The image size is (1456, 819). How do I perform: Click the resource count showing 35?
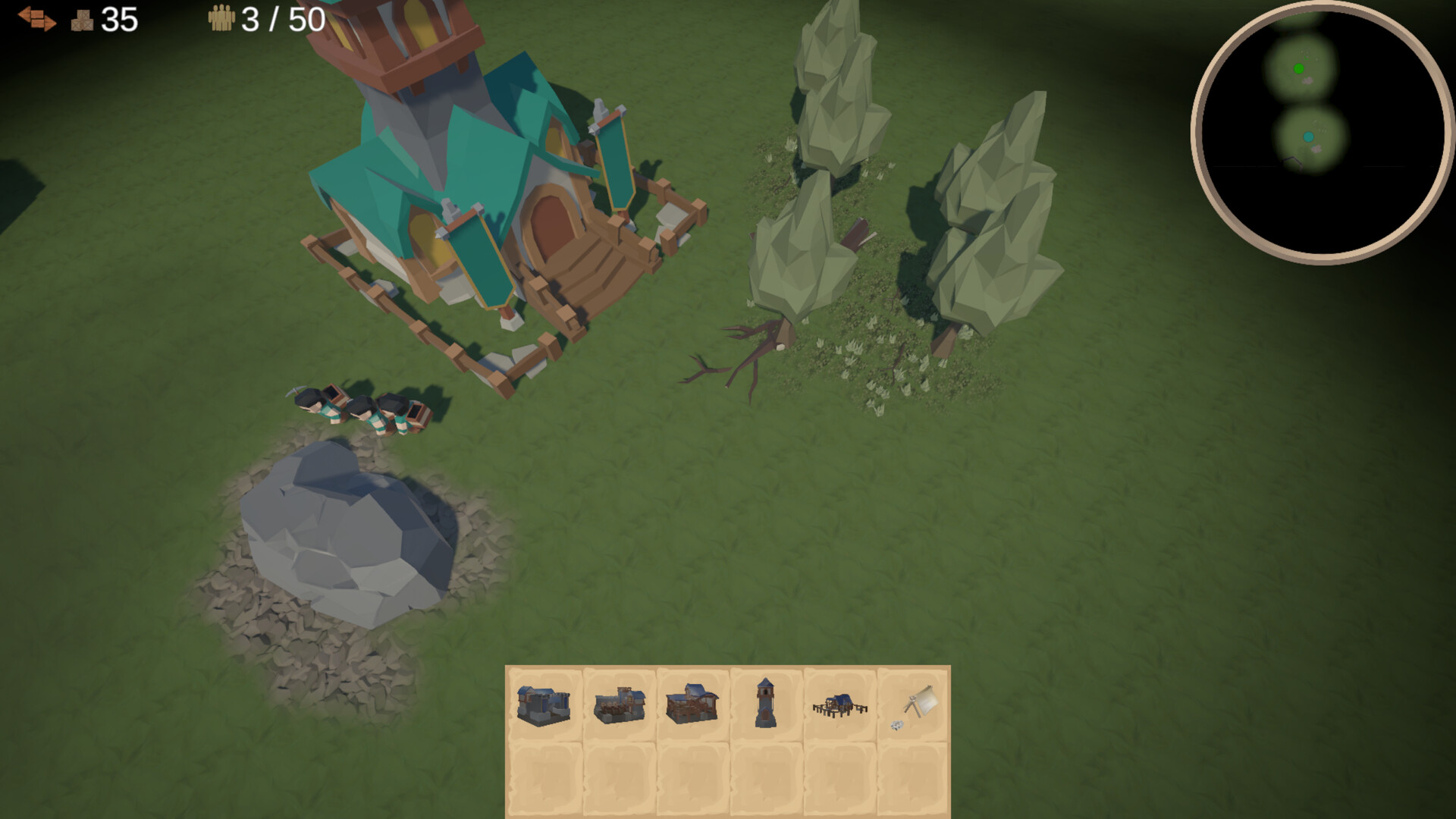118,20
